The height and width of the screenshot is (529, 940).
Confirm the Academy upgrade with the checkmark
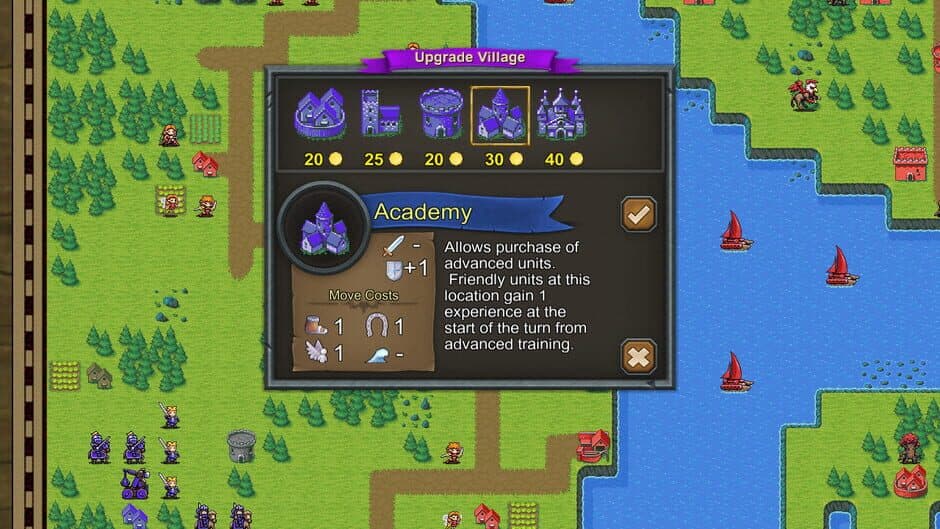coord(638,213)
